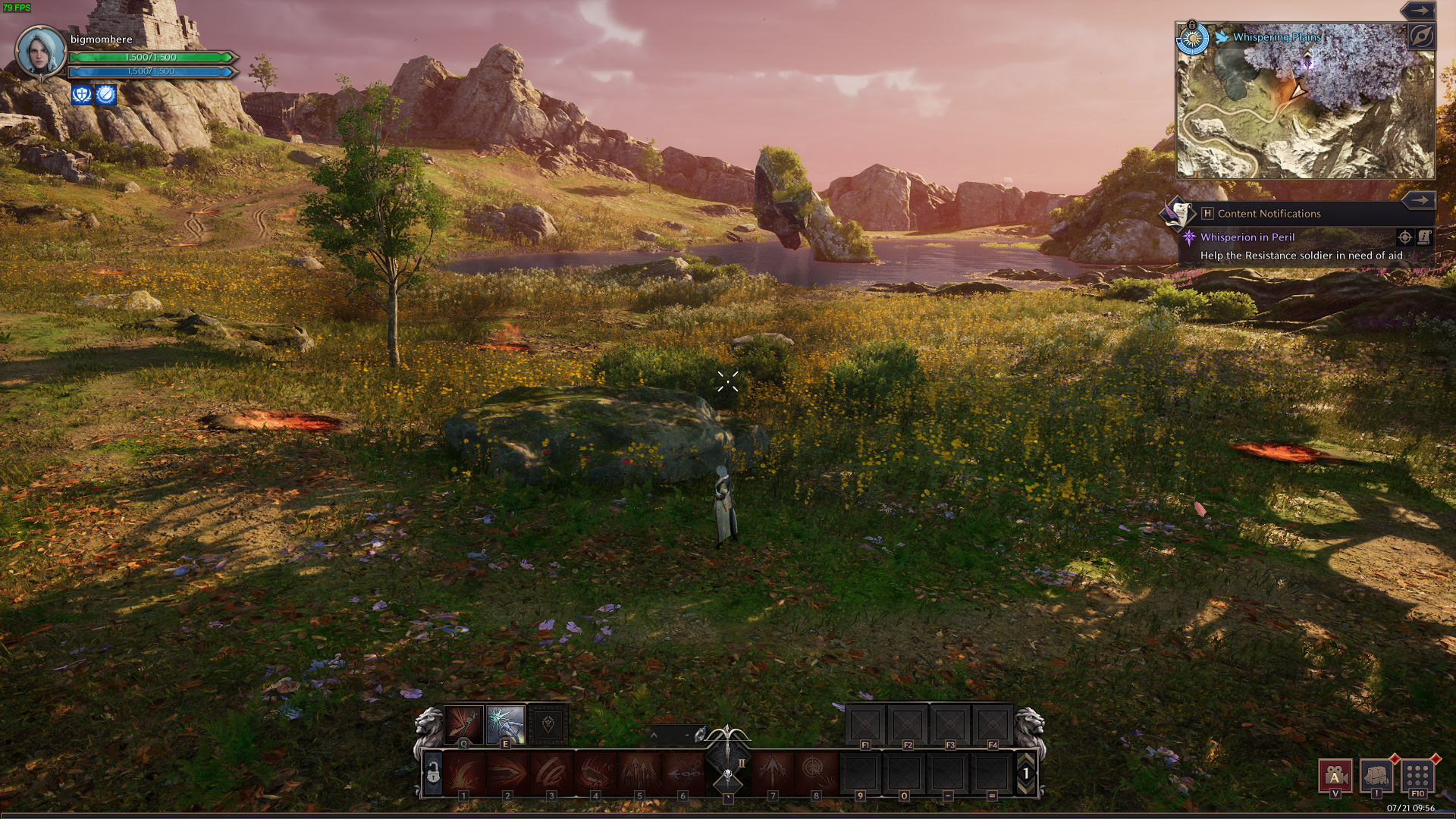The height and width of the screenshot is (819, 1456).
Task: Click the day-night sun clock icon
Action: 1192,38
